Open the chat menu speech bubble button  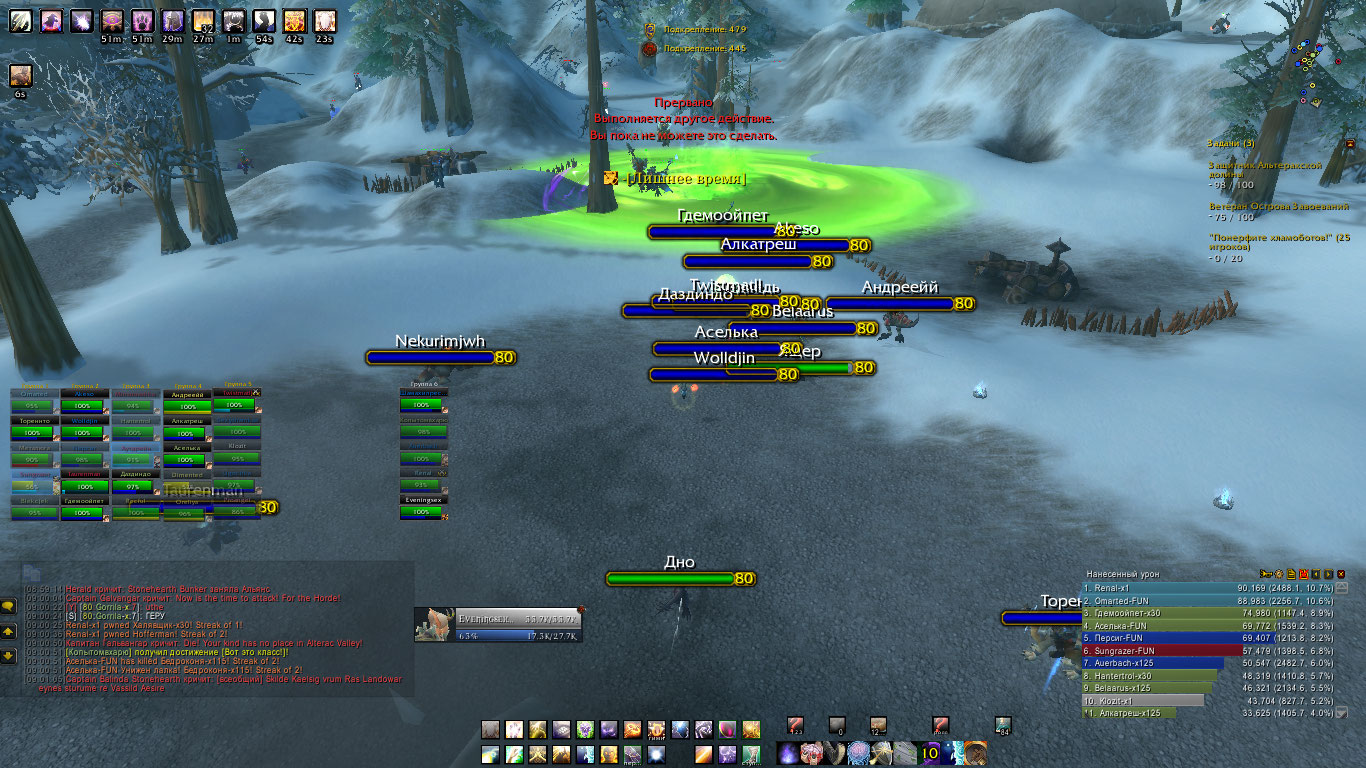pyautogui.click(x=8, y=606)
